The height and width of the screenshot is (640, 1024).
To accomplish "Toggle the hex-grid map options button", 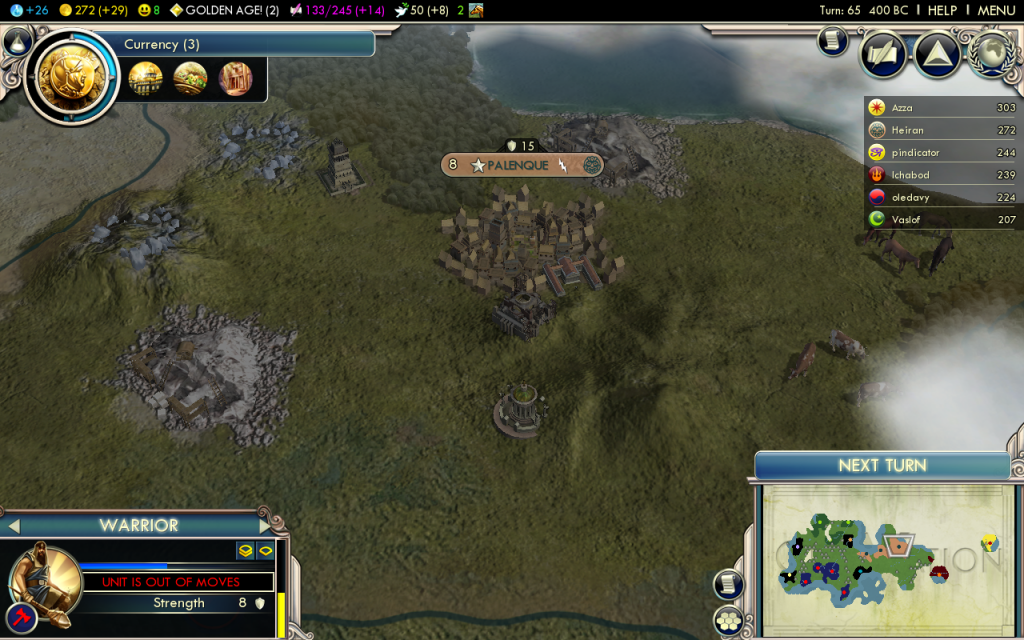I will point(727,619).
